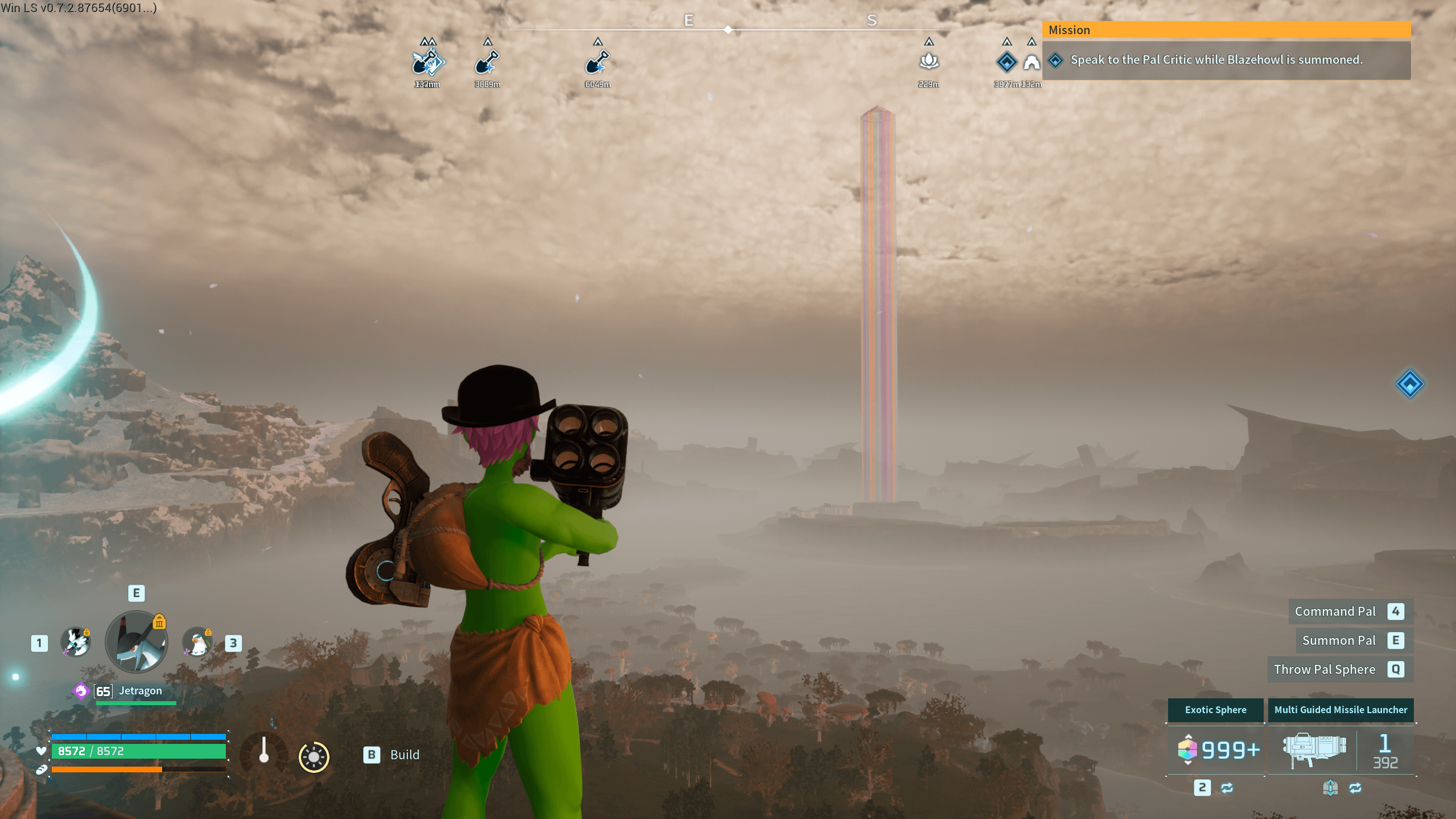Select the Jetragon pal portrait
Screen dimensions: 1456x819
(x=137, y=642)
